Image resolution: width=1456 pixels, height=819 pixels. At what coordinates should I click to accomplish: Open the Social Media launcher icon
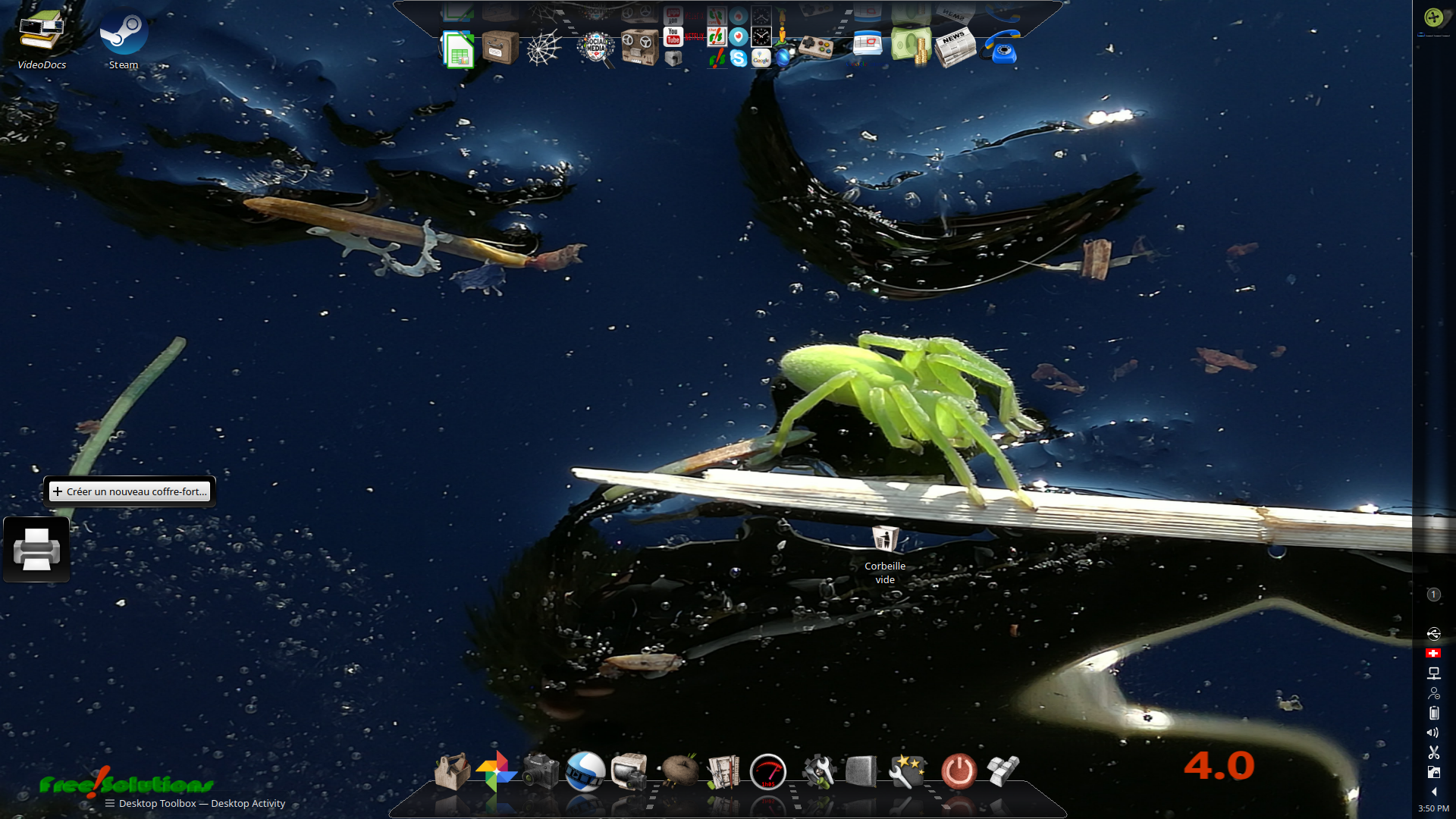coord(596,48)
